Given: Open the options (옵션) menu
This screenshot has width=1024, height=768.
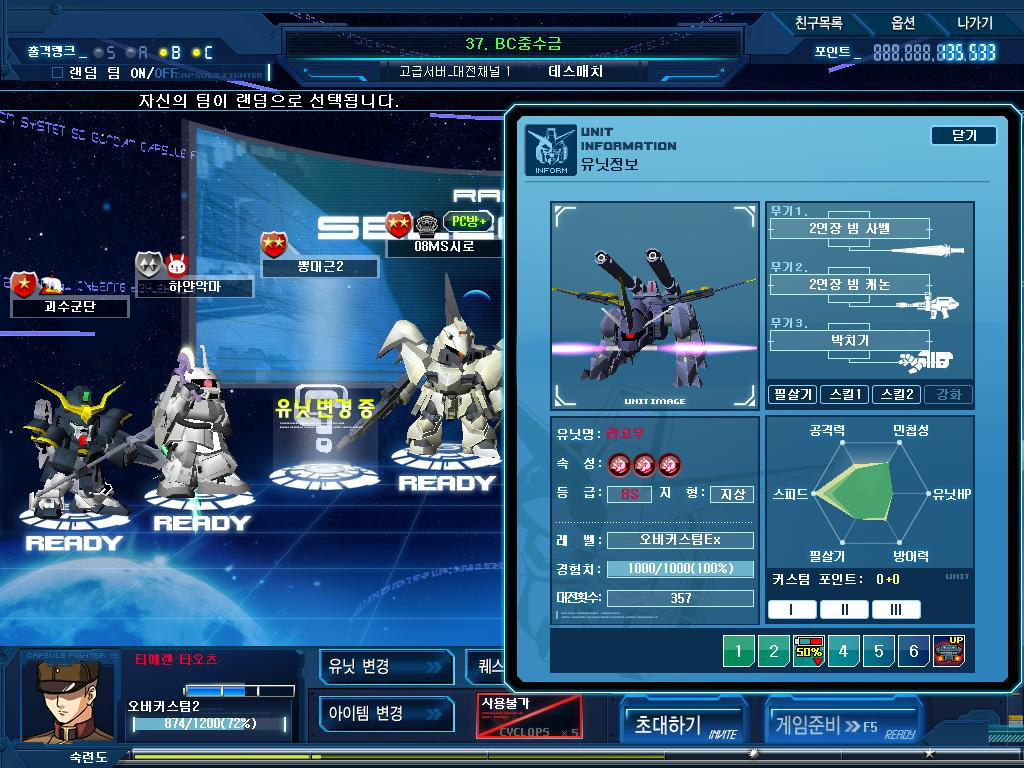Looking at the screenshot, I should coord(902,23).
